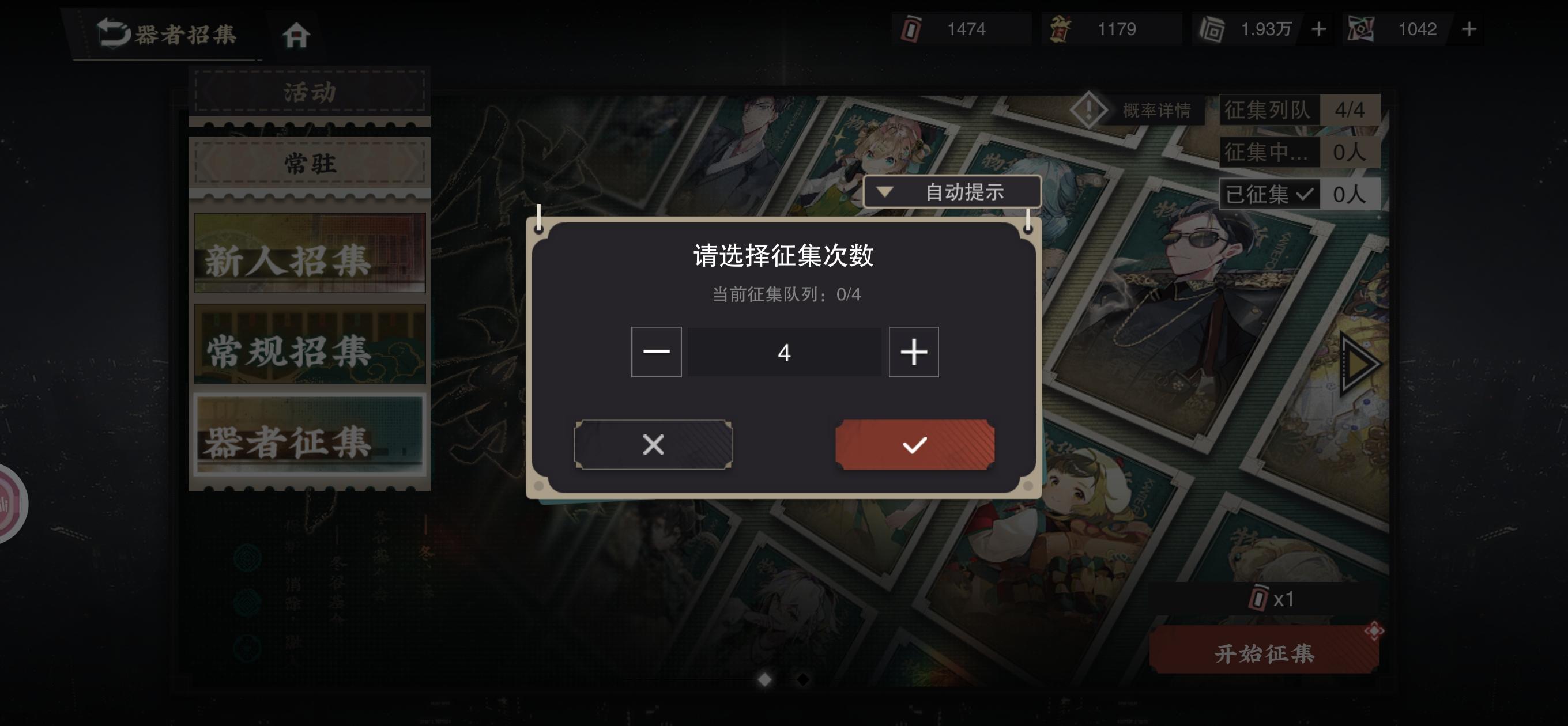Open the probability details via the warning icon

click(1090, 110)
